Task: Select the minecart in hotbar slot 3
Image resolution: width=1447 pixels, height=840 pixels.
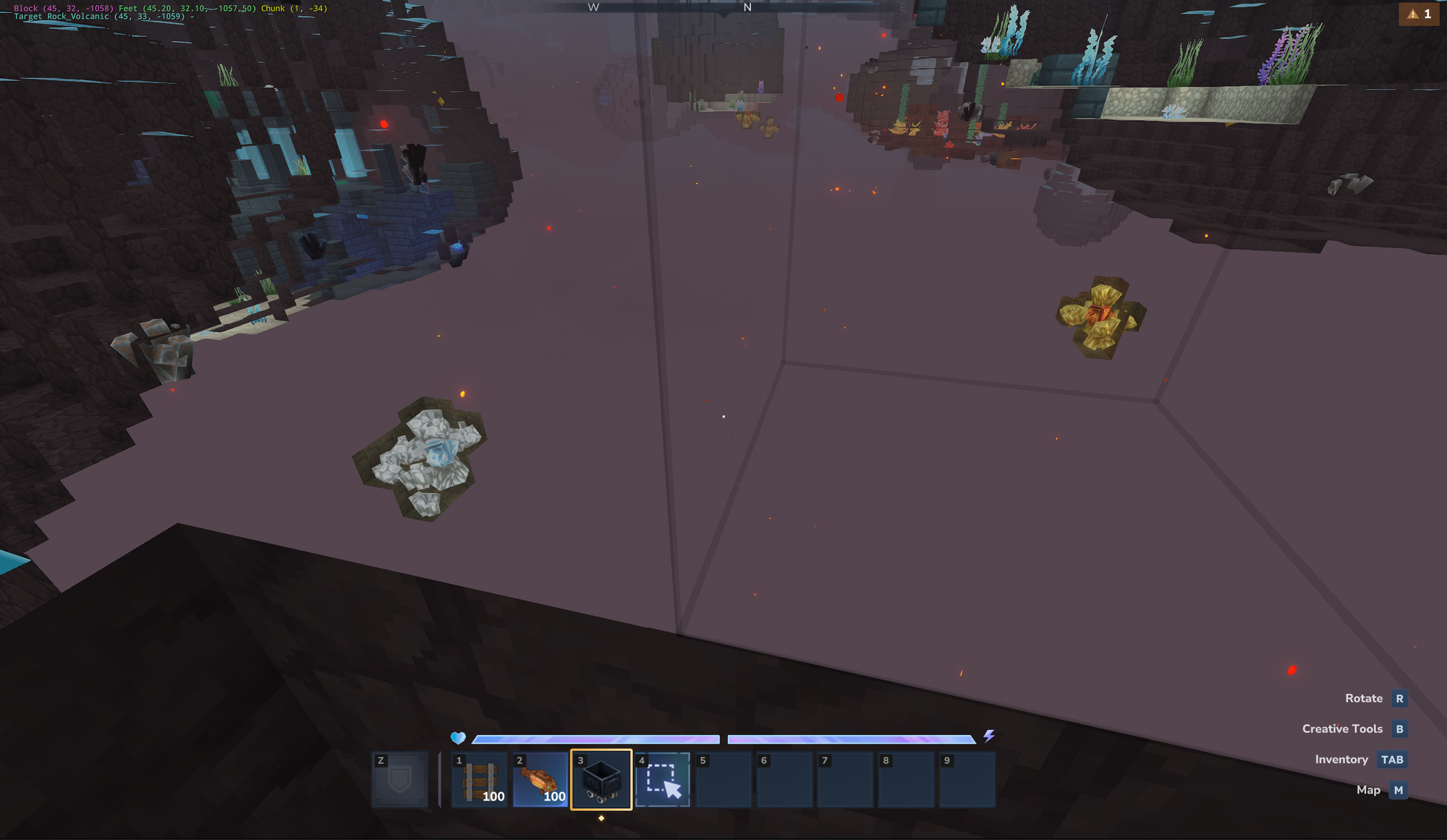Action: pyautogui.click(x=601, y=780)
